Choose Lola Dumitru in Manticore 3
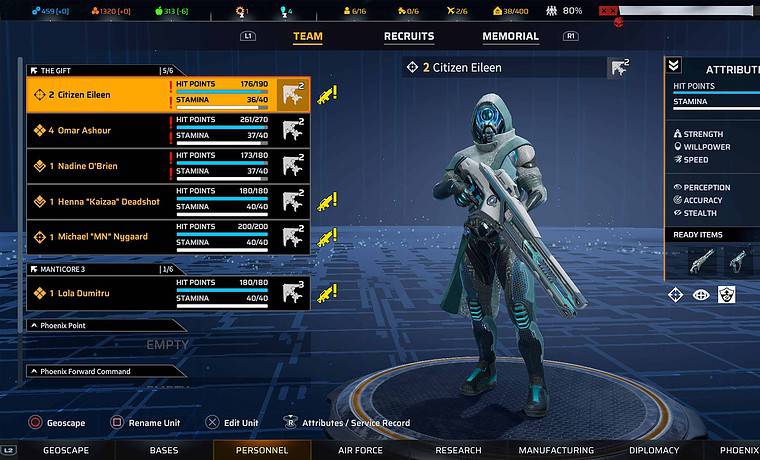Image resolution: width=760 pixels, height=460 pixels. tap(100, 292)
